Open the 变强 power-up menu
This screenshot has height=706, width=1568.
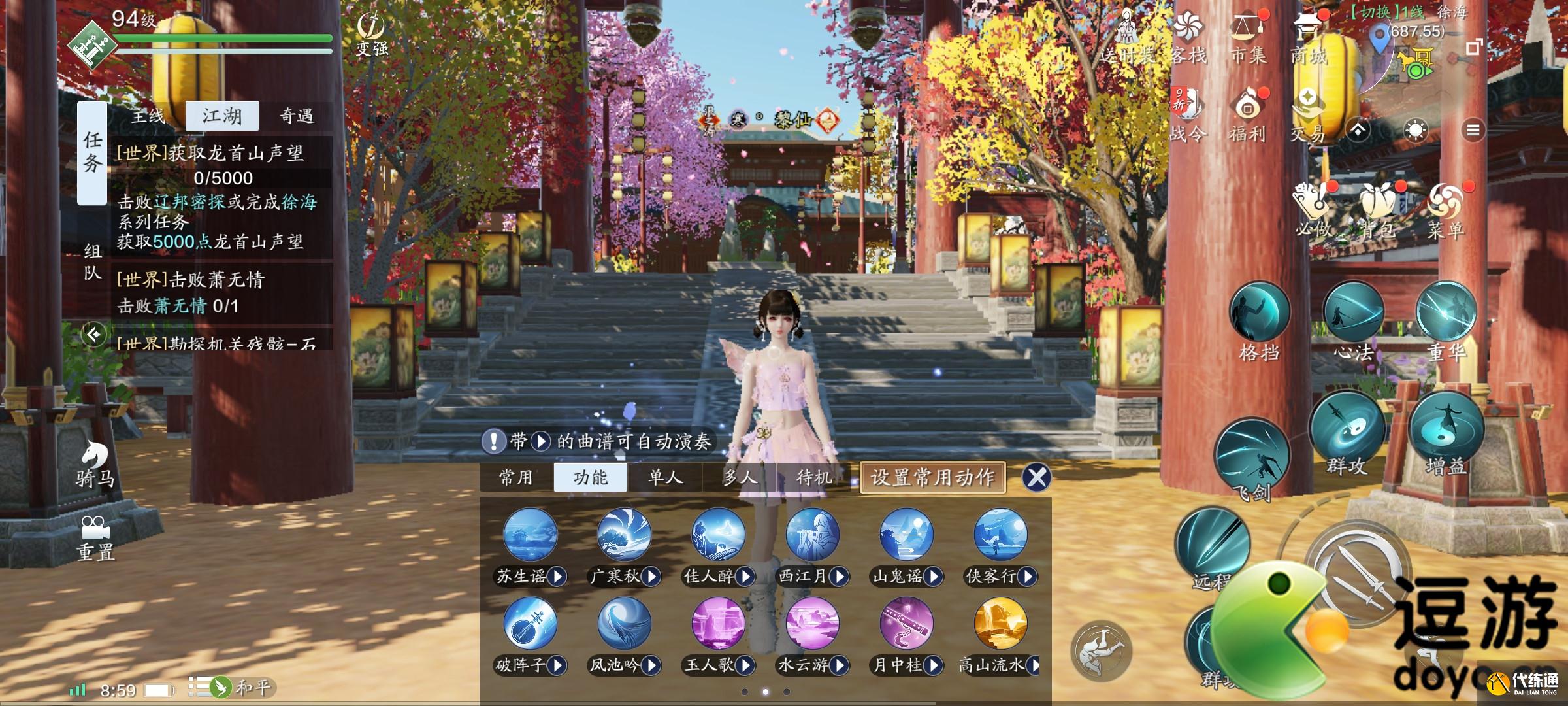tap(371, 34)
